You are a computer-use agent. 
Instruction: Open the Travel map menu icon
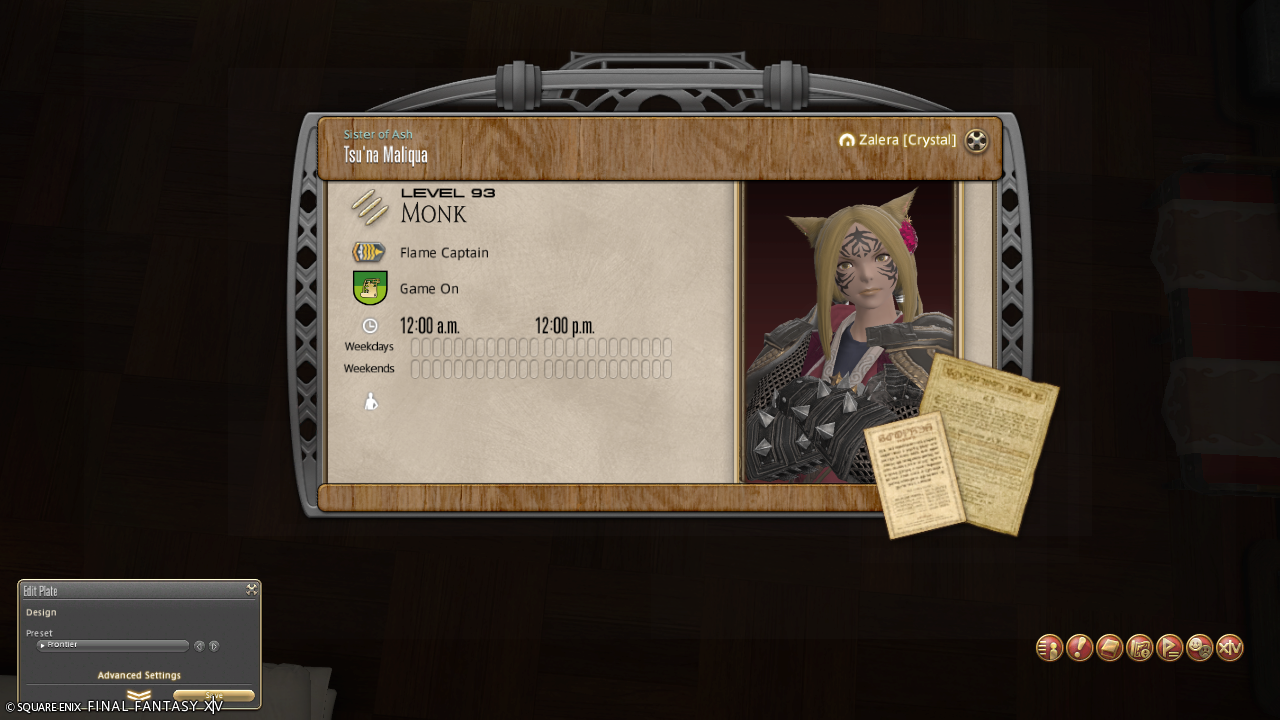1140,648
